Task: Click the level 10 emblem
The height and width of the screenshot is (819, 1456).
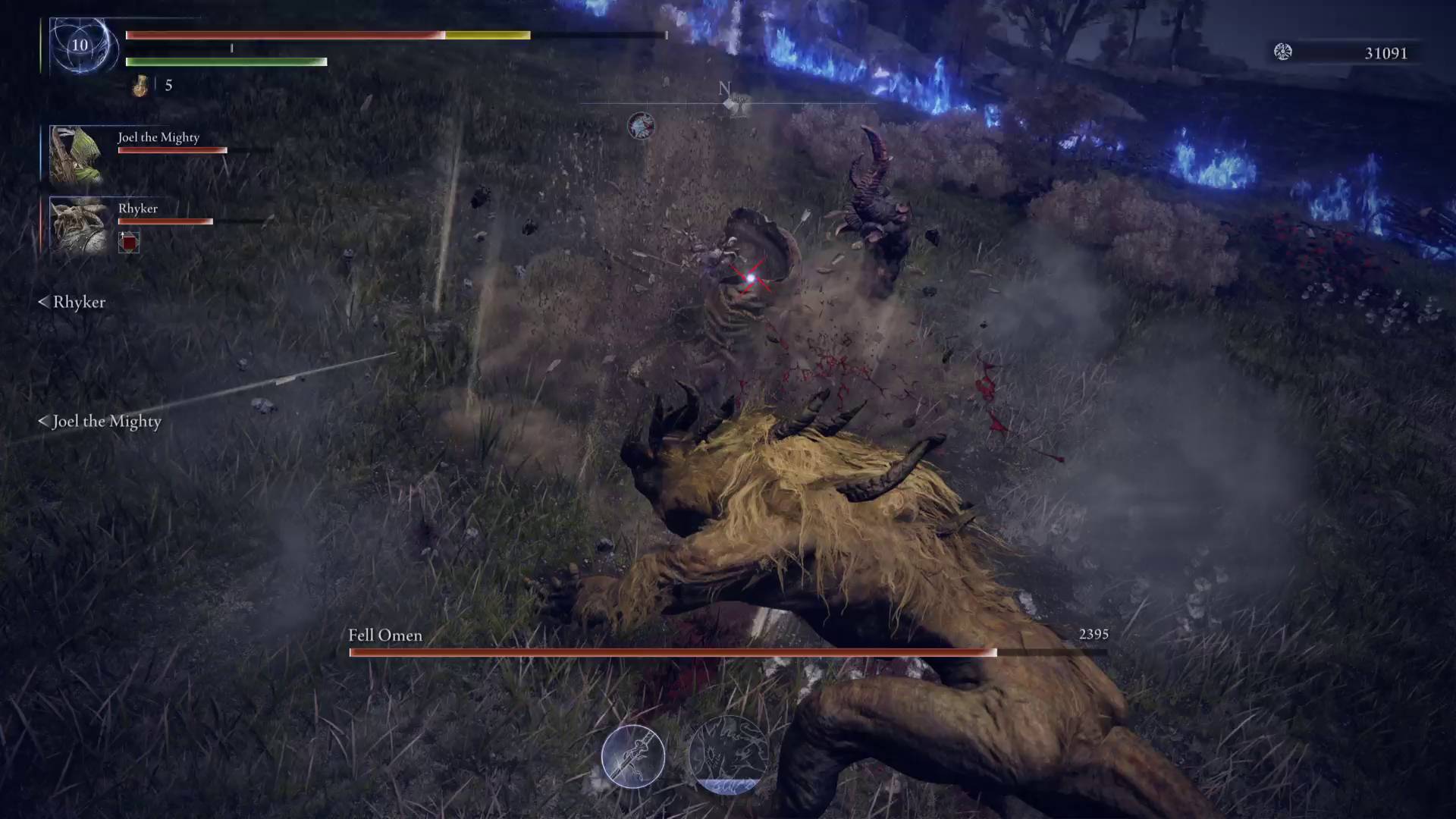Action: [x=80, y=45]
